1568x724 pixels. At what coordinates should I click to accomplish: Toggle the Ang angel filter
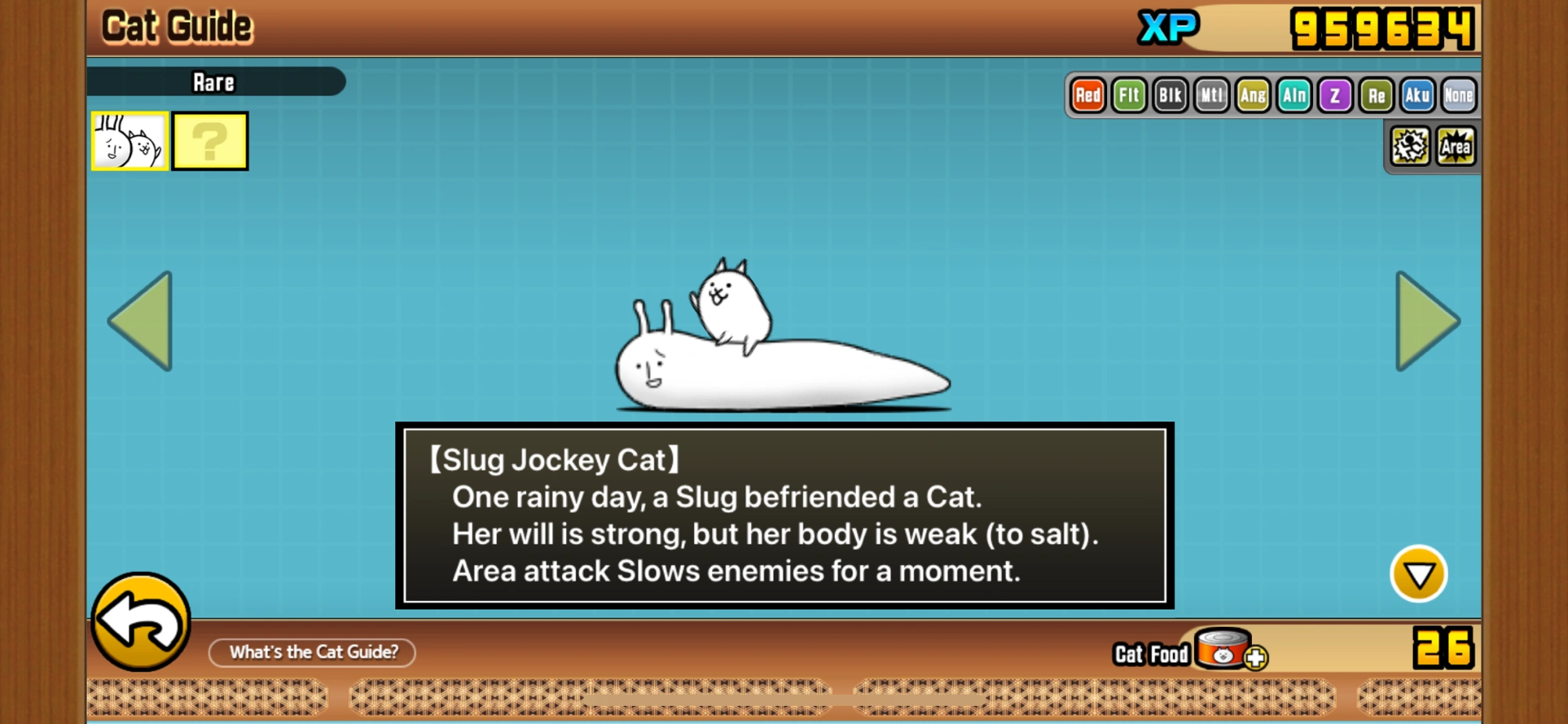pos(1252,96)
